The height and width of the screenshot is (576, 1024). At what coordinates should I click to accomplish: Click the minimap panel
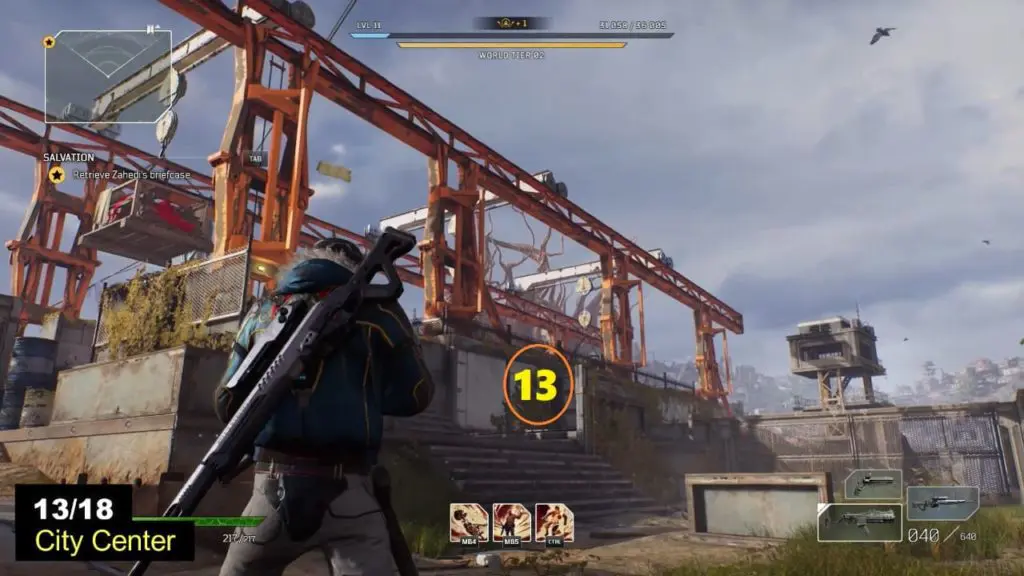[108, 76]
